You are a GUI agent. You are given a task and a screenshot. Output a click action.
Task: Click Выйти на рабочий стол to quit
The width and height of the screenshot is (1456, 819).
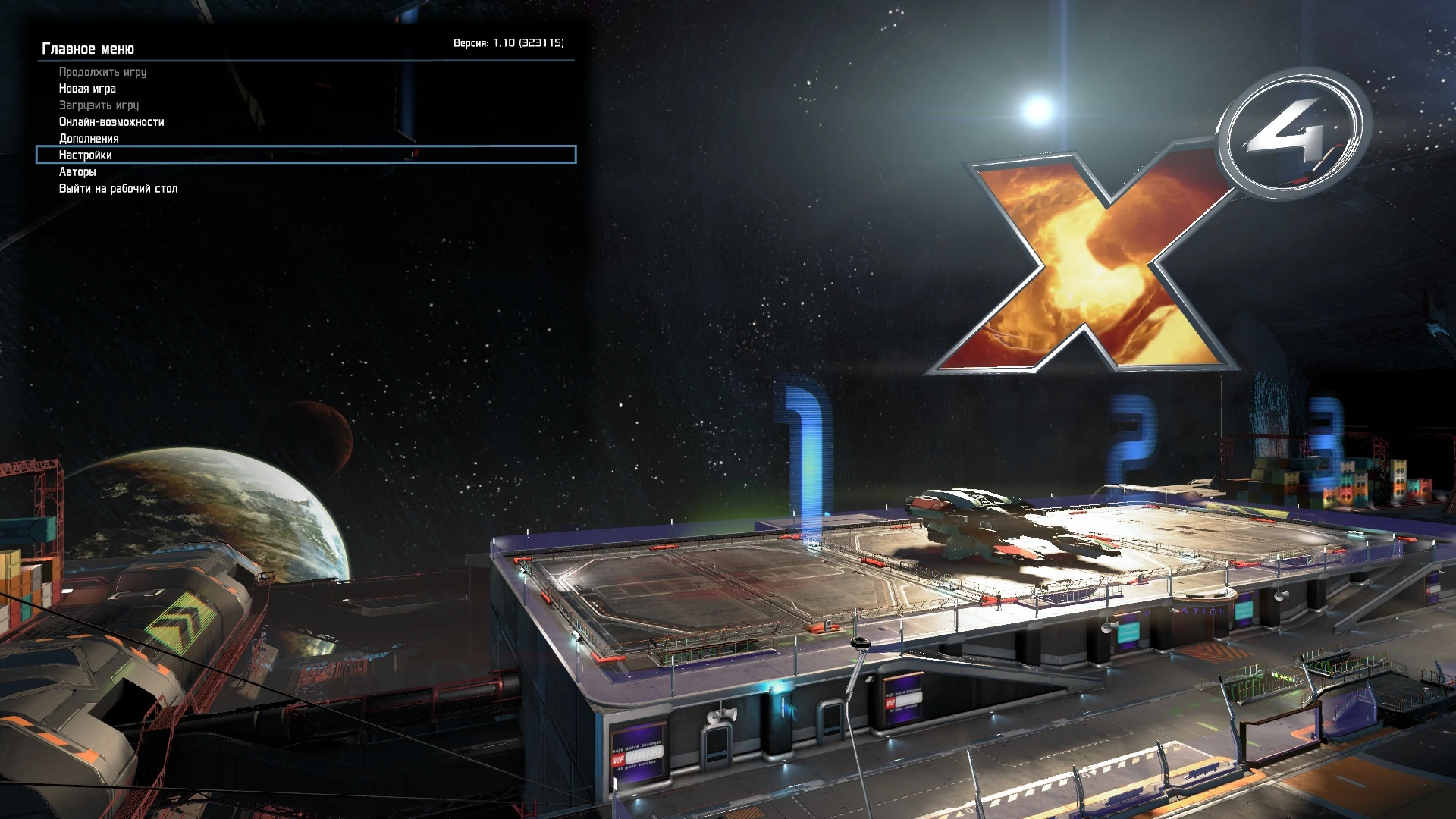pyautogui.click(x=117, y=188)
